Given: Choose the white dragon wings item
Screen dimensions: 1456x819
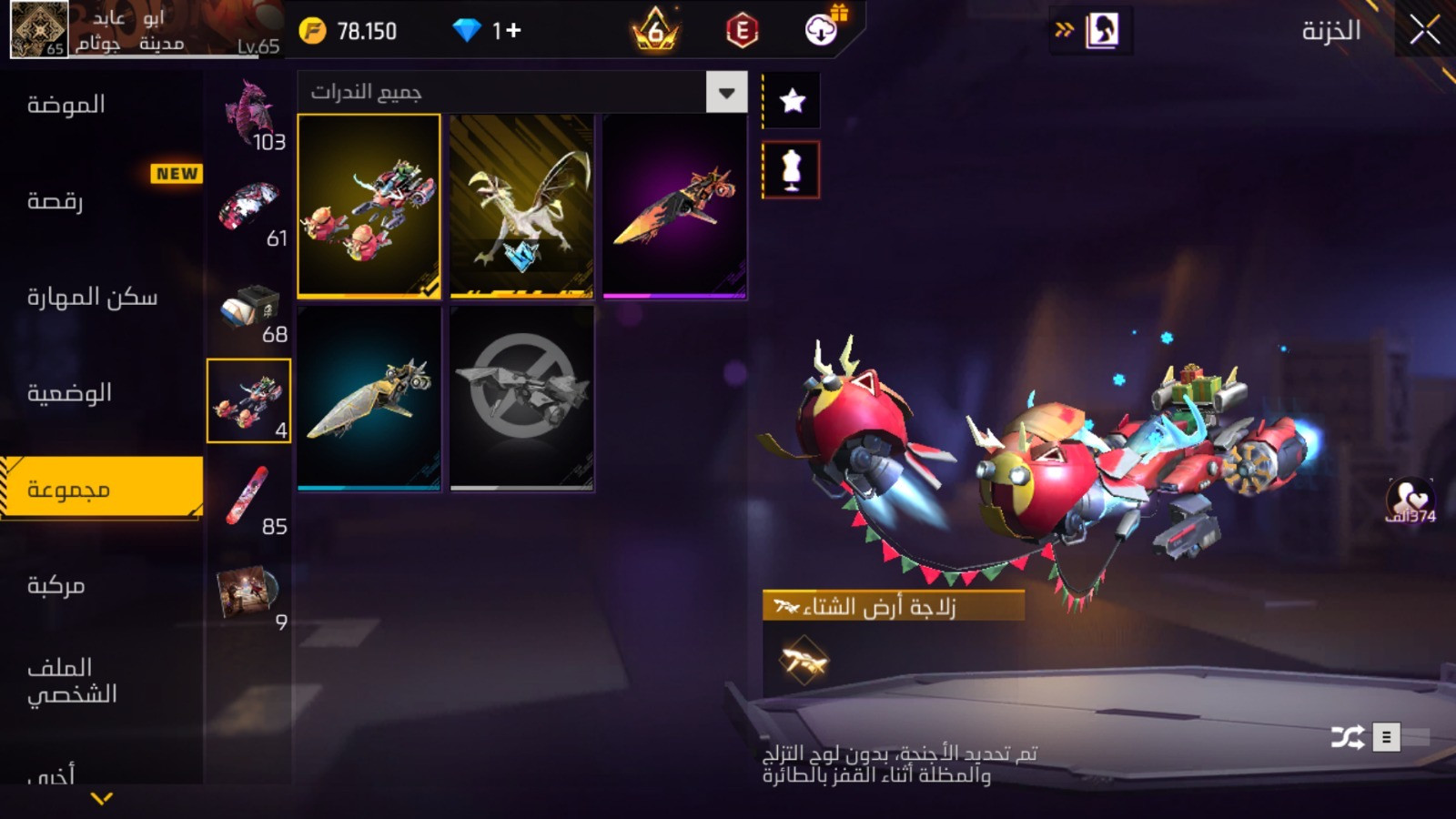Looking at the screenshot, I should click(521, 206).
